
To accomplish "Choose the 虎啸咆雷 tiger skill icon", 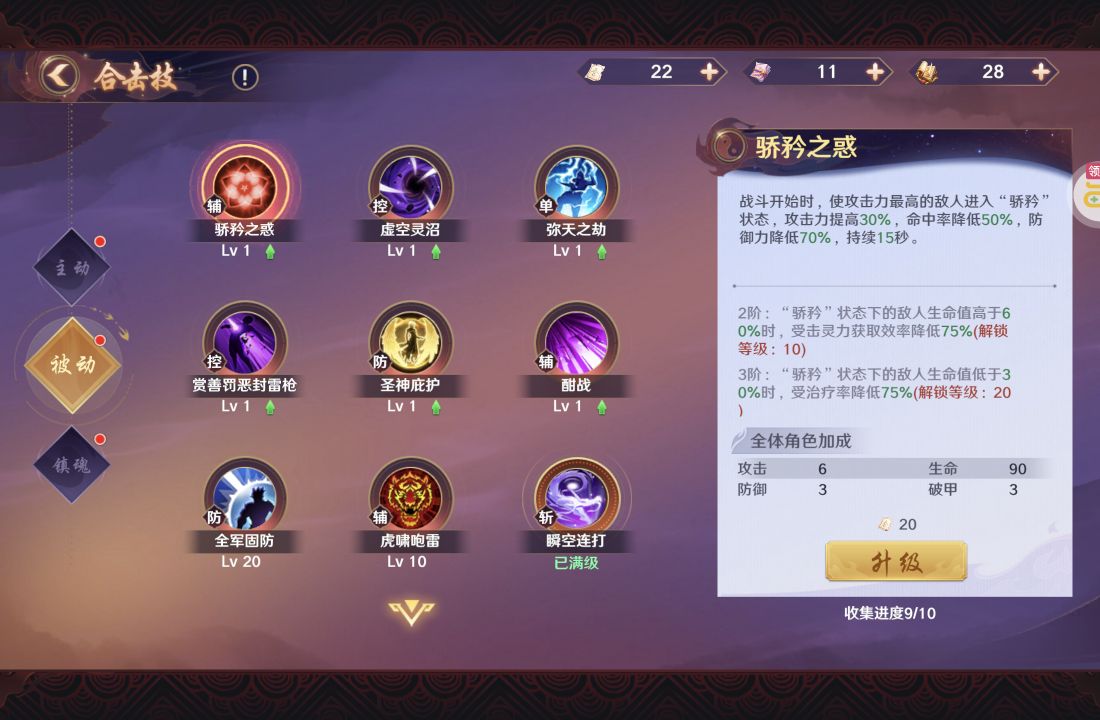I will (410, 498).
